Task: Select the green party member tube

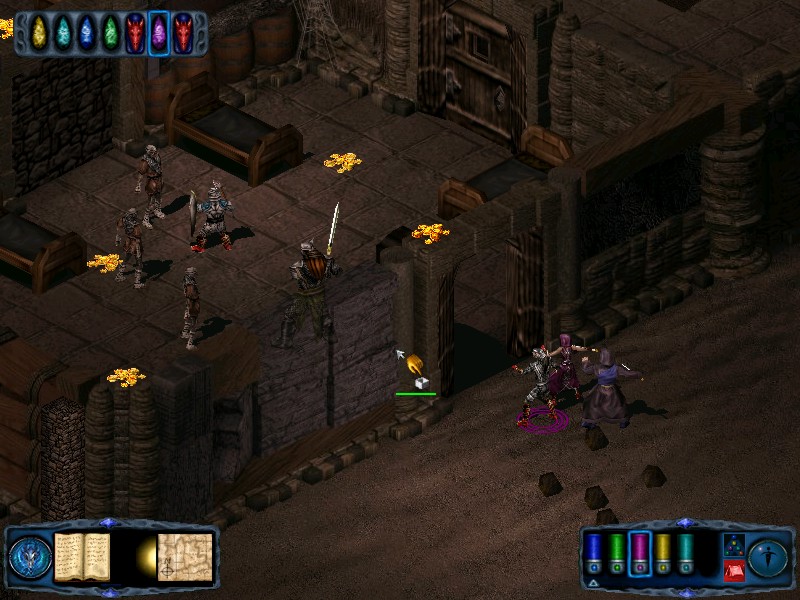Action: [x=617, y=552]
